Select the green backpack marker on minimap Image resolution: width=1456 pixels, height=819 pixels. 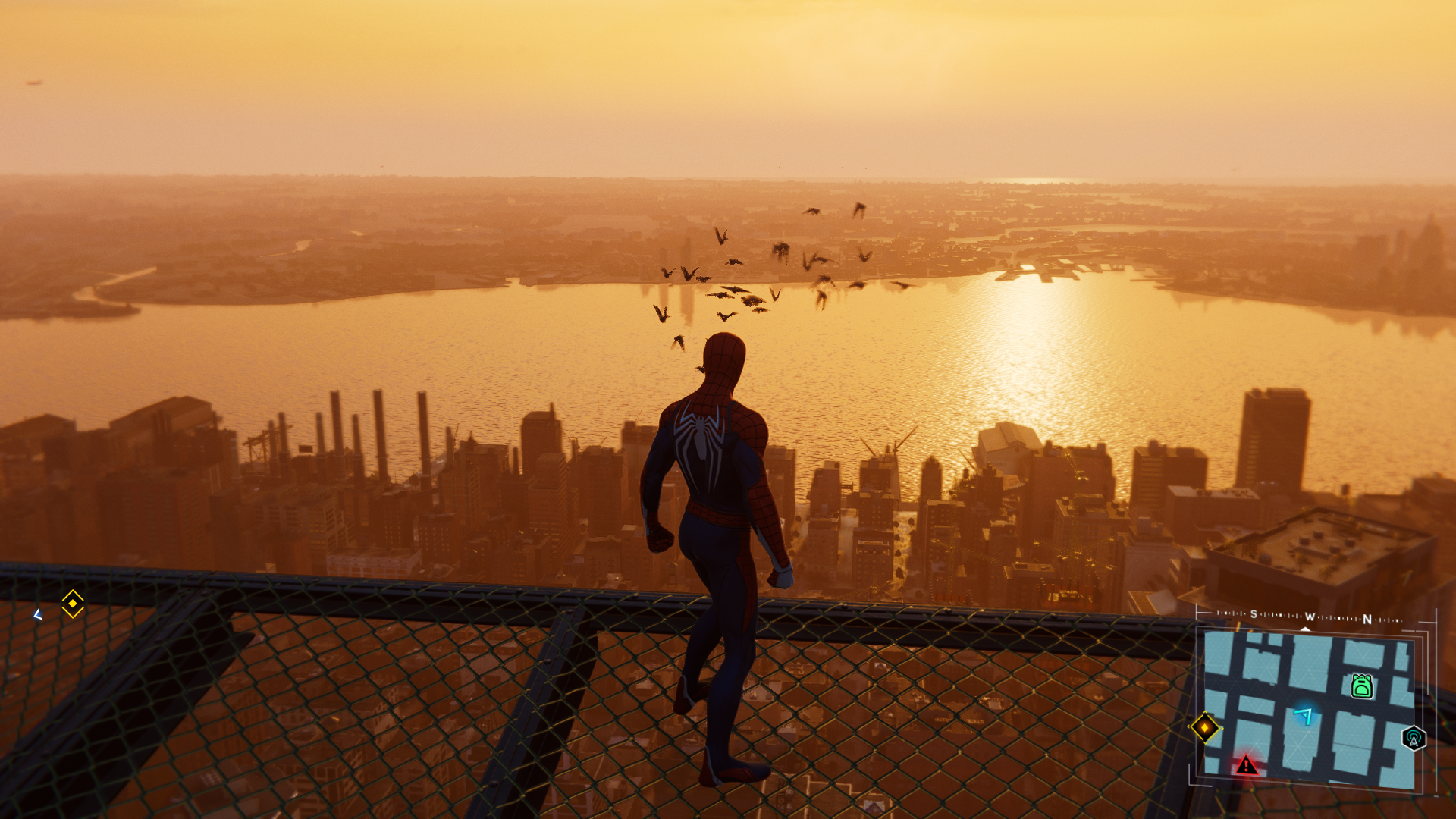coord(1362,686)
